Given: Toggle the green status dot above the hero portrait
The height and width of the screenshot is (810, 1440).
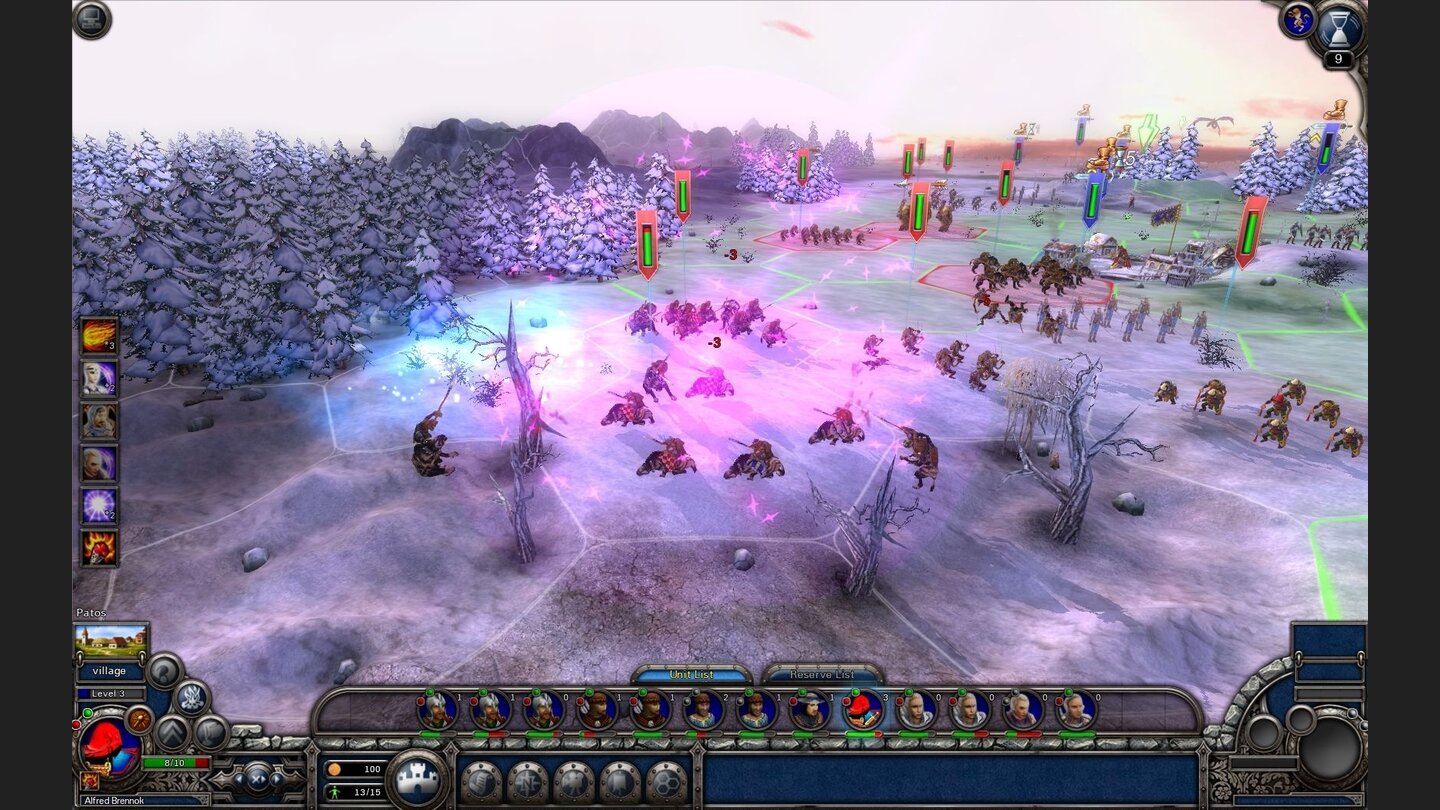Looking at the screenshot, I should [88, 713].
